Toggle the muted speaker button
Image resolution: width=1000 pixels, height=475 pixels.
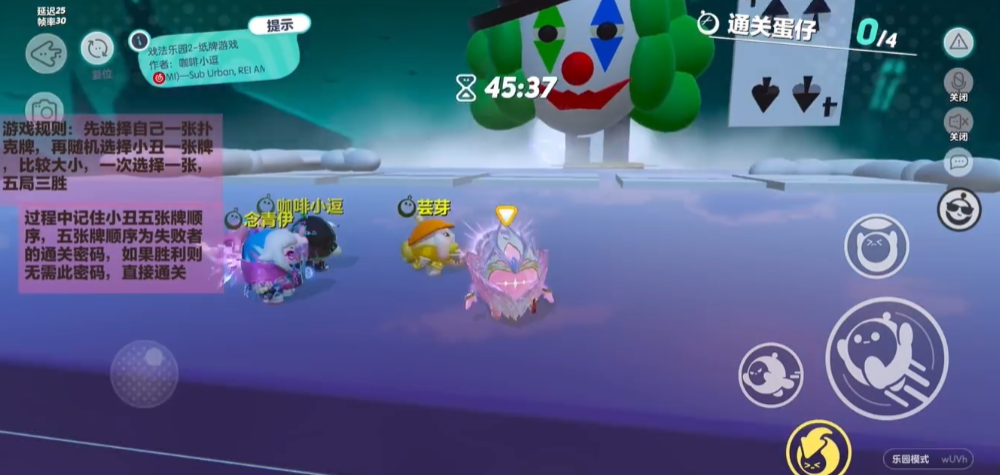[958, 122]
